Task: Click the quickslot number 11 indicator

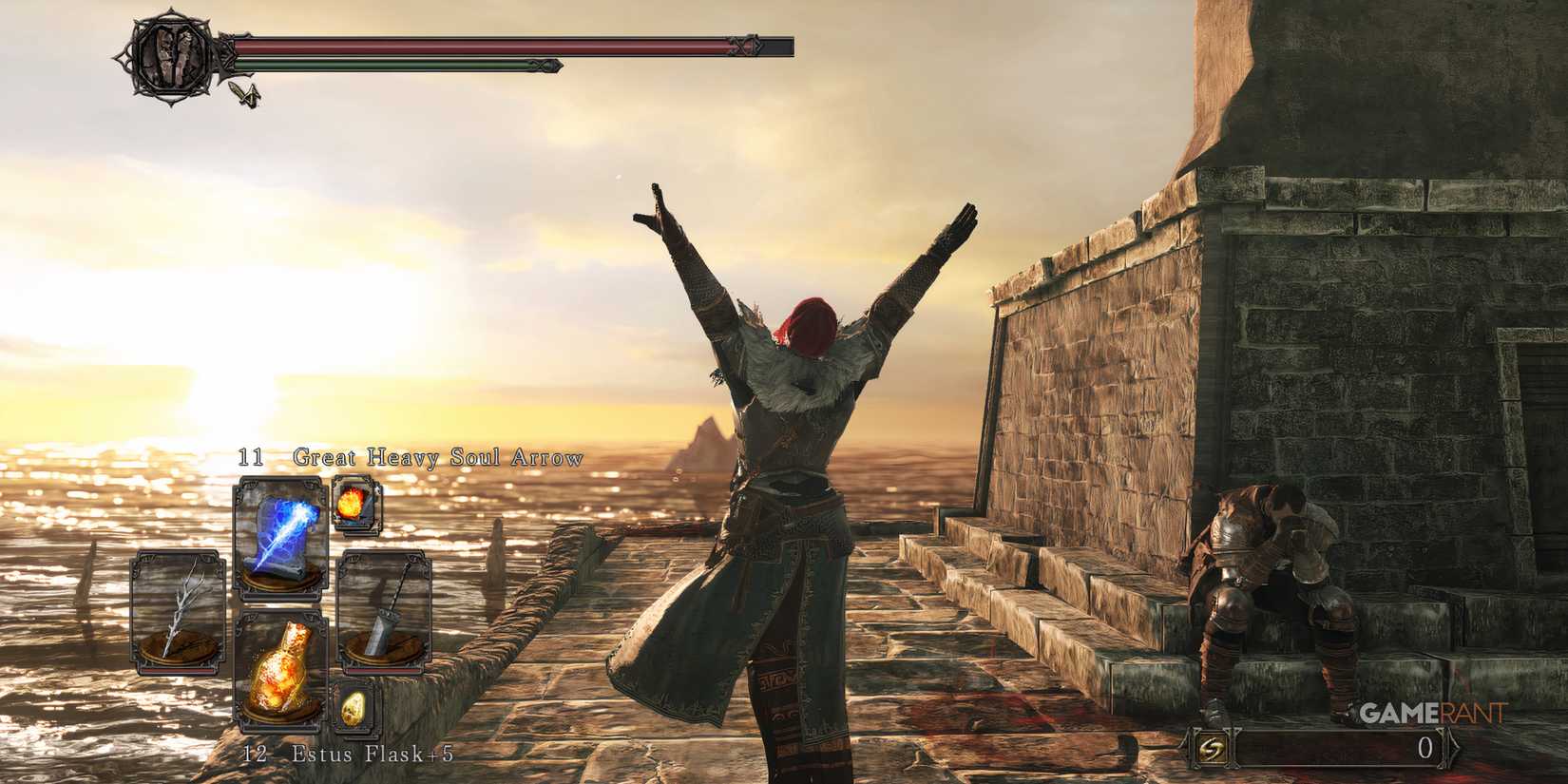Action: [249, 456]
